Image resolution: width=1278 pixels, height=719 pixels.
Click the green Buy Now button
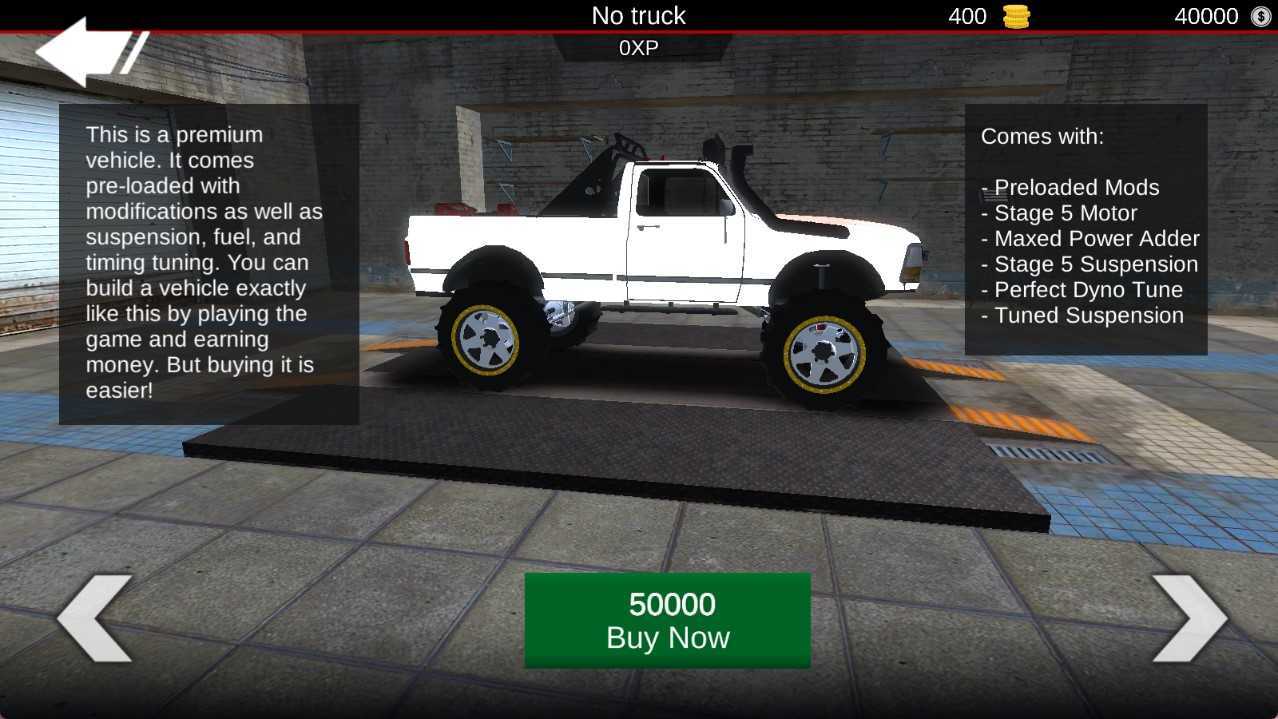coord(667,620)
